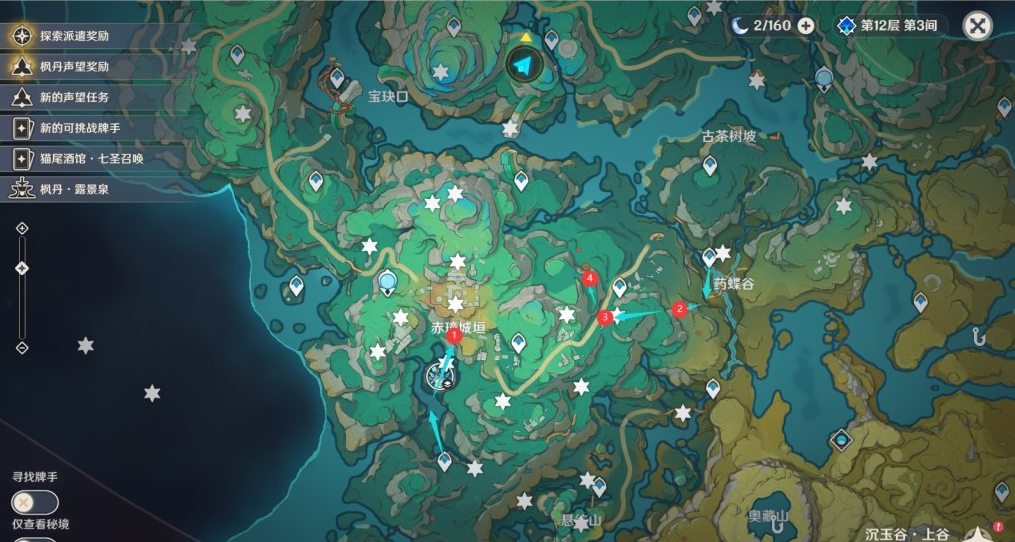
Task: Select the diamond-framed domain marker near 奥藏山
Action: [842, 439]
